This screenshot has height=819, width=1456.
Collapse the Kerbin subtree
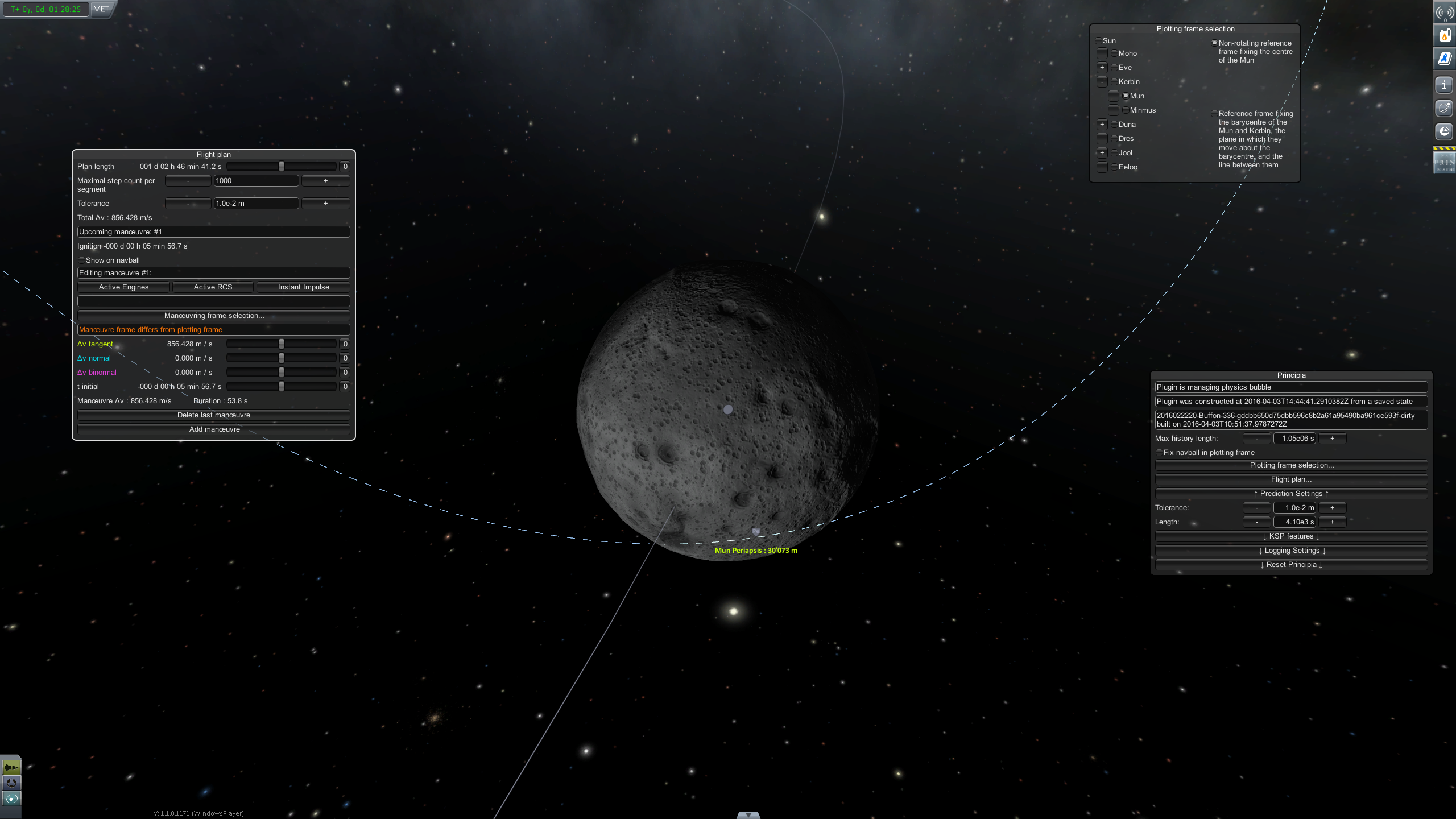pyautogui.click(x=1102, y=82)
